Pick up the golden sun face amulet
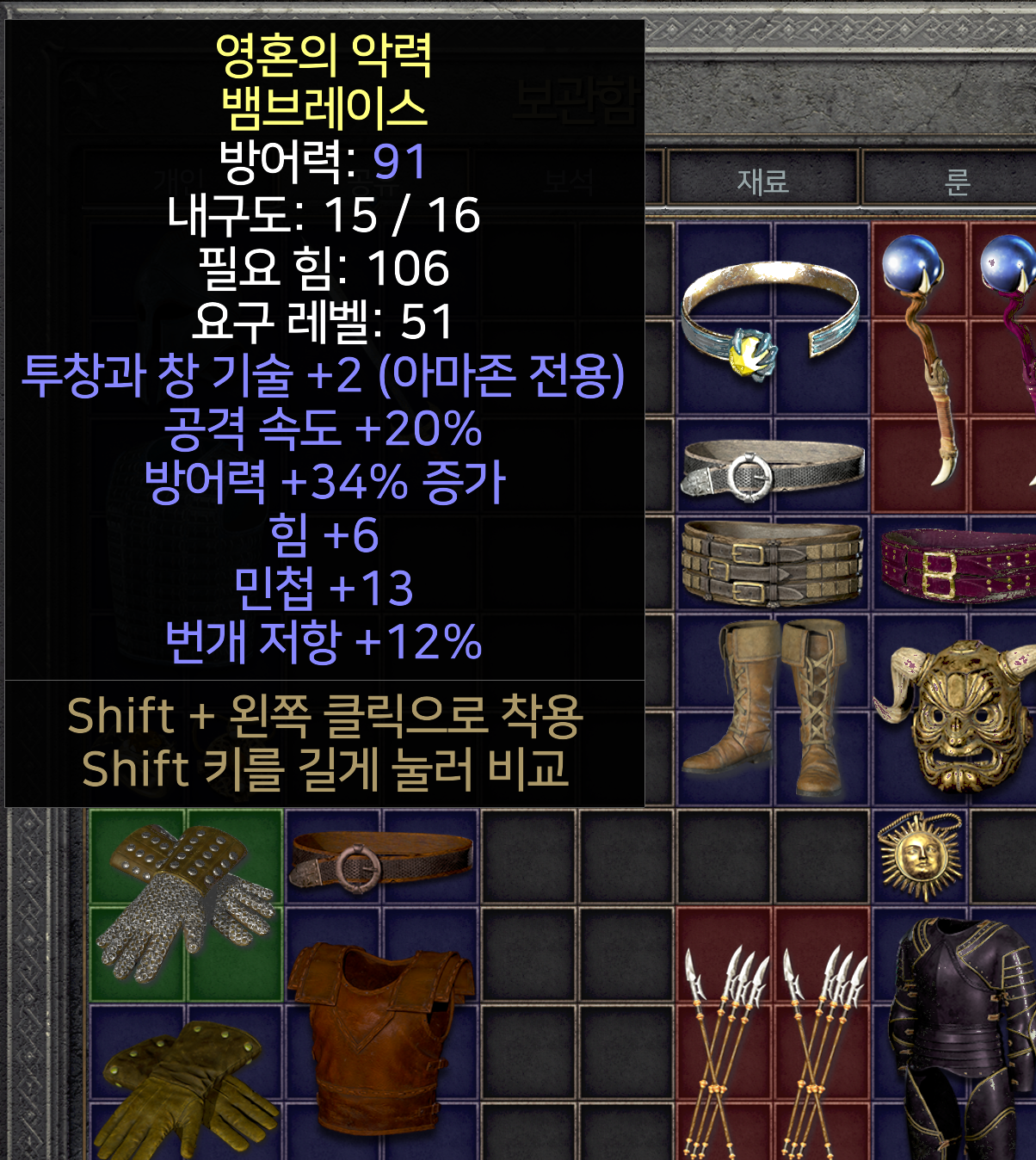 920,855
